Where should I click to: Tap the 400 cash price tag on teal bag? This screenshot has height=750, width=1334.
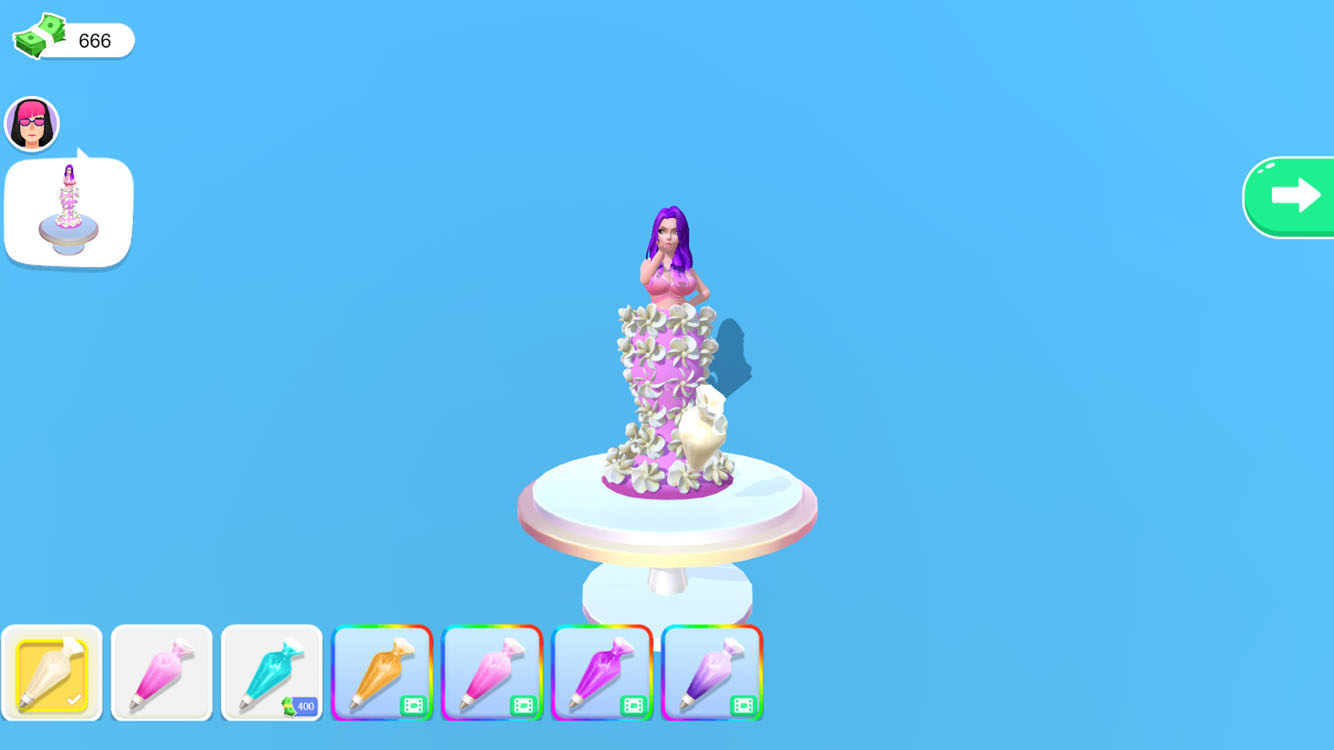297,705
